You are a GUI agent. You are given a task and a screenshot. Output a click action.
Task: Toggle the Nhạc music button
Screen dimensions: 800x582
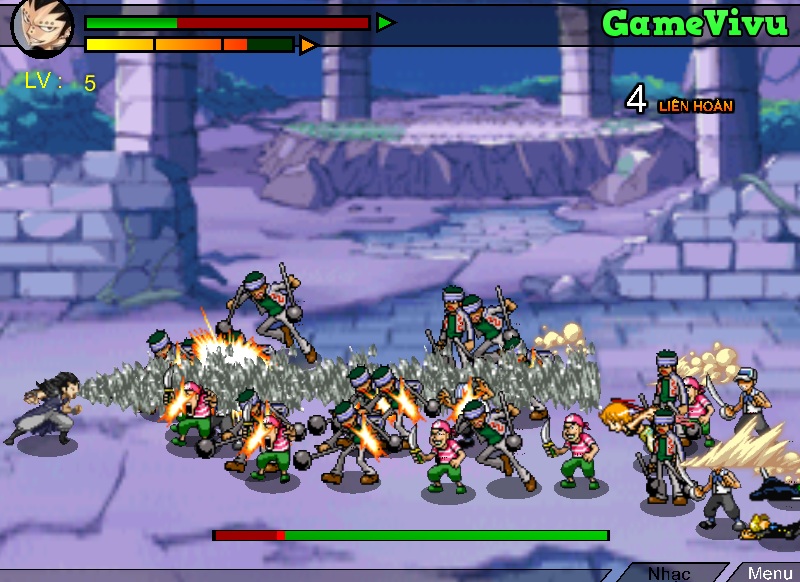pos(669,573)
